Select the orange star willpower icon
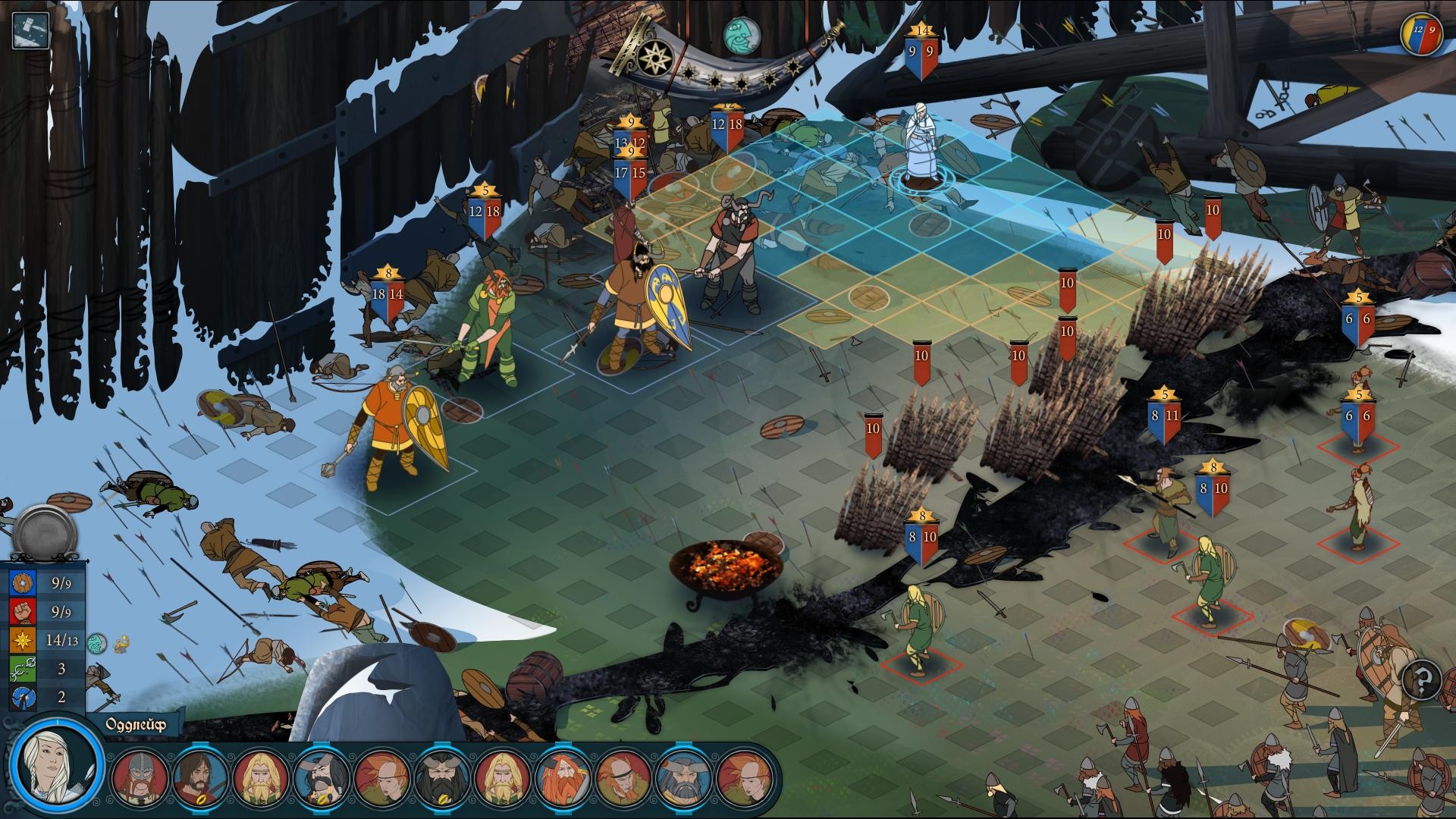The image size is (1456, 819). pos(22,641)
